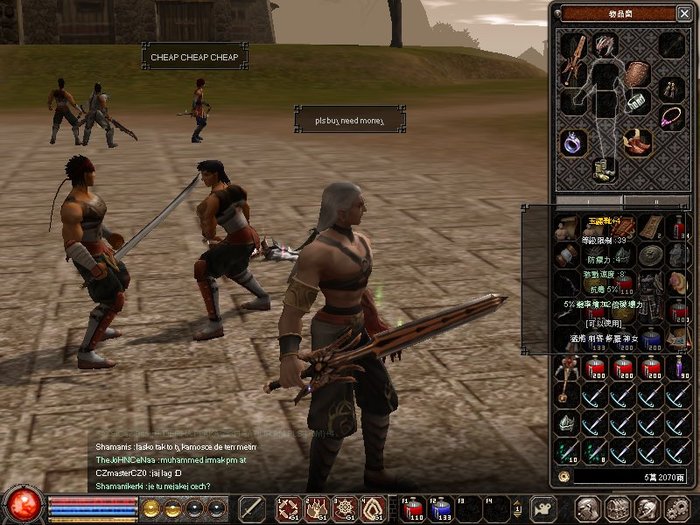Click the gold coin money icon
This screenshot has height=525, width=700.
pos(563,477)
